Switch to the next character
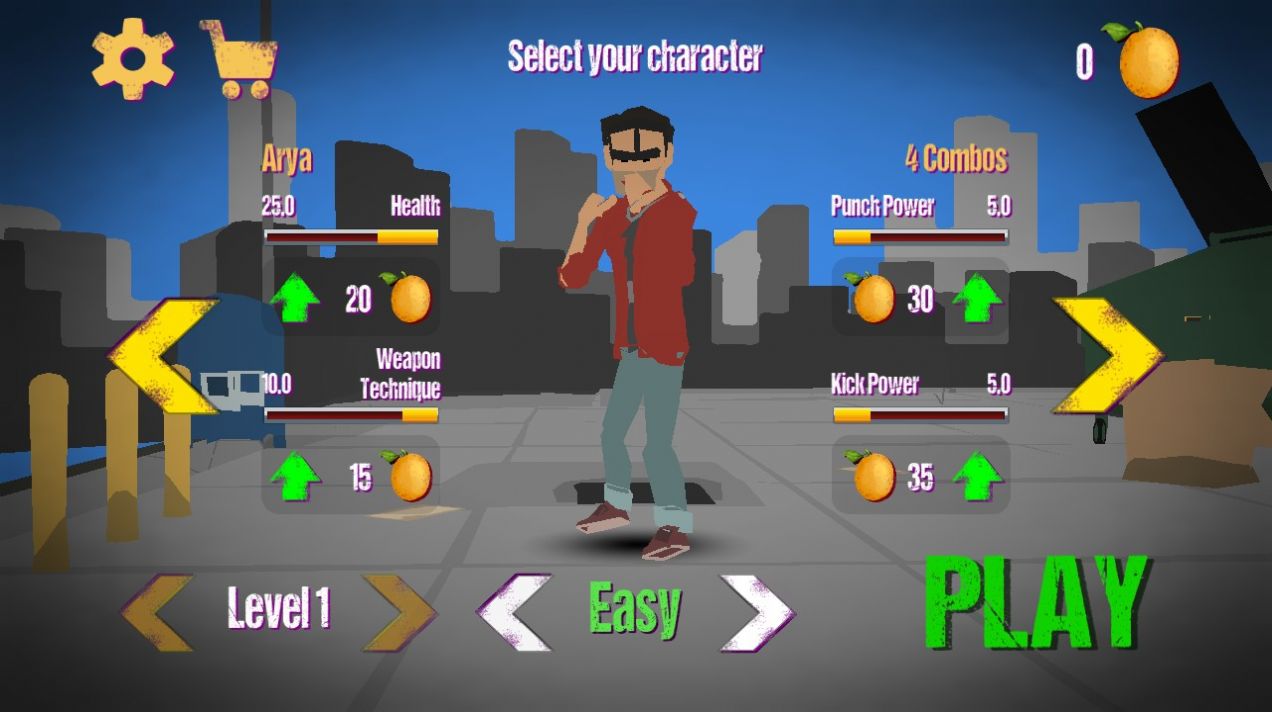The height and width of the screenshot is (712, 1272). click(1107, 355)
